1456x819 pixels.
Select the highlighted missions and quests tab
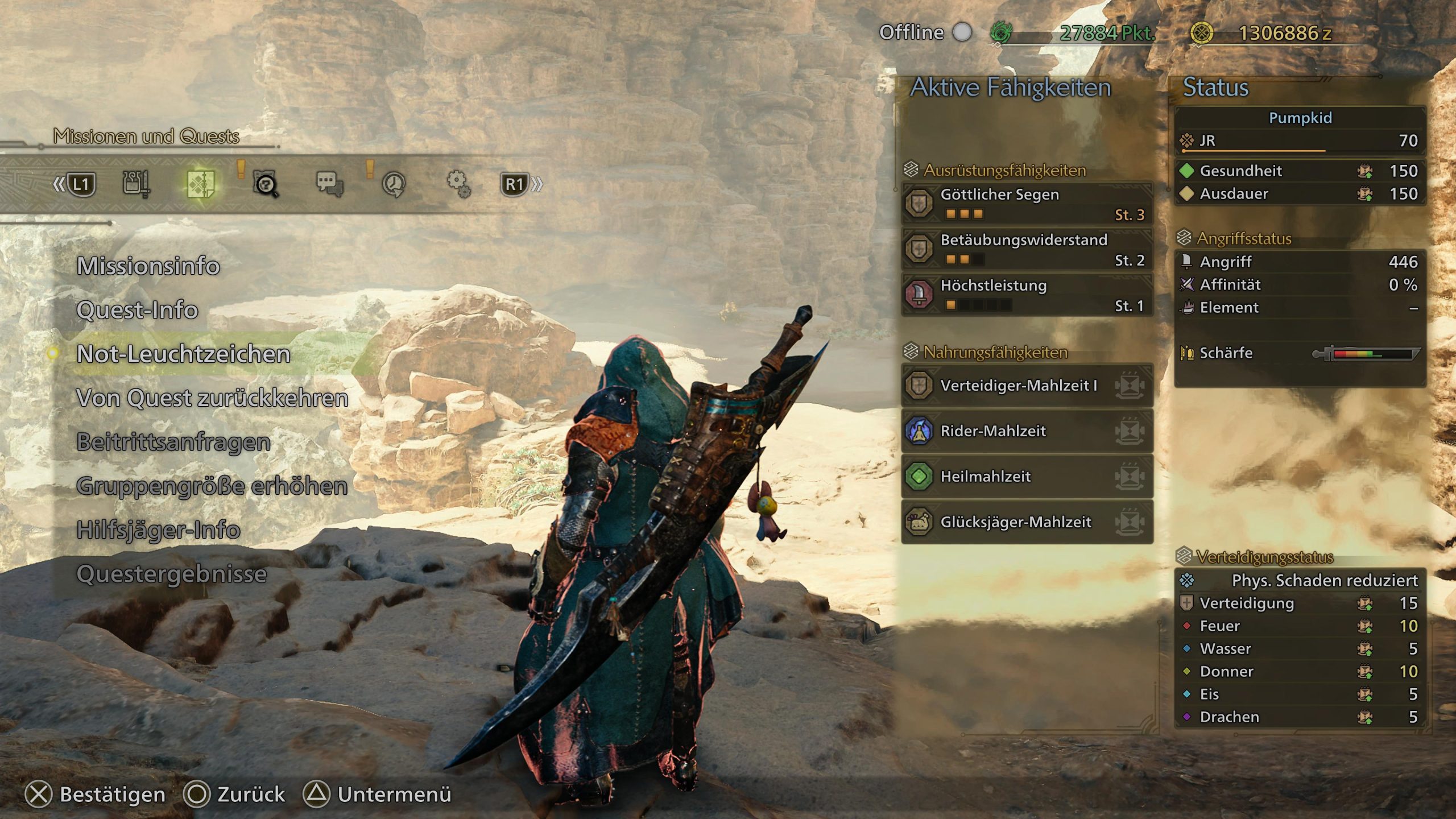201,184
